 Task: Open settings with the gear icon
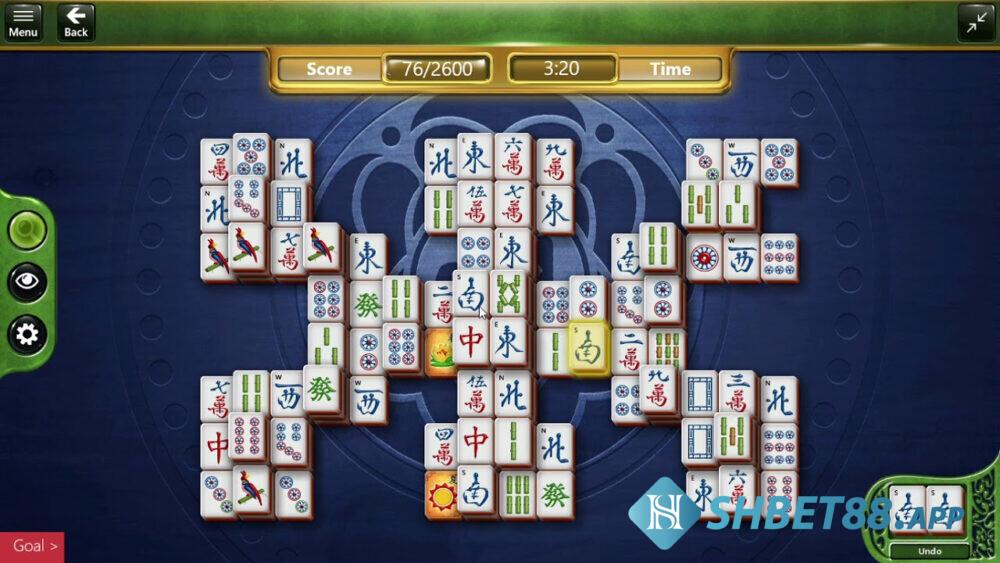click(27, 334)
